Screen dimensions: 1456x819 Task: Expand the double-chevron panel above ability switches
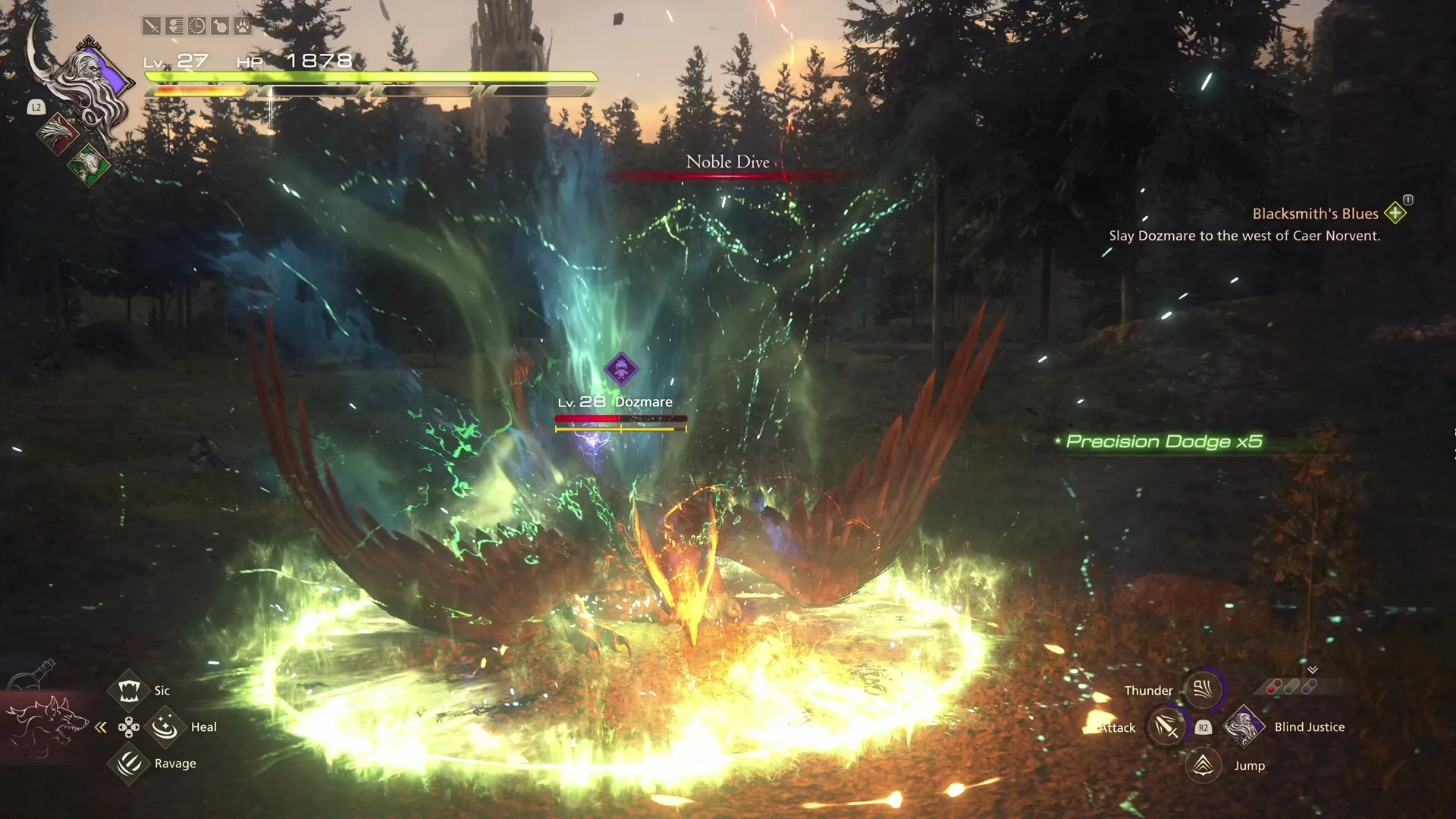1312,670
